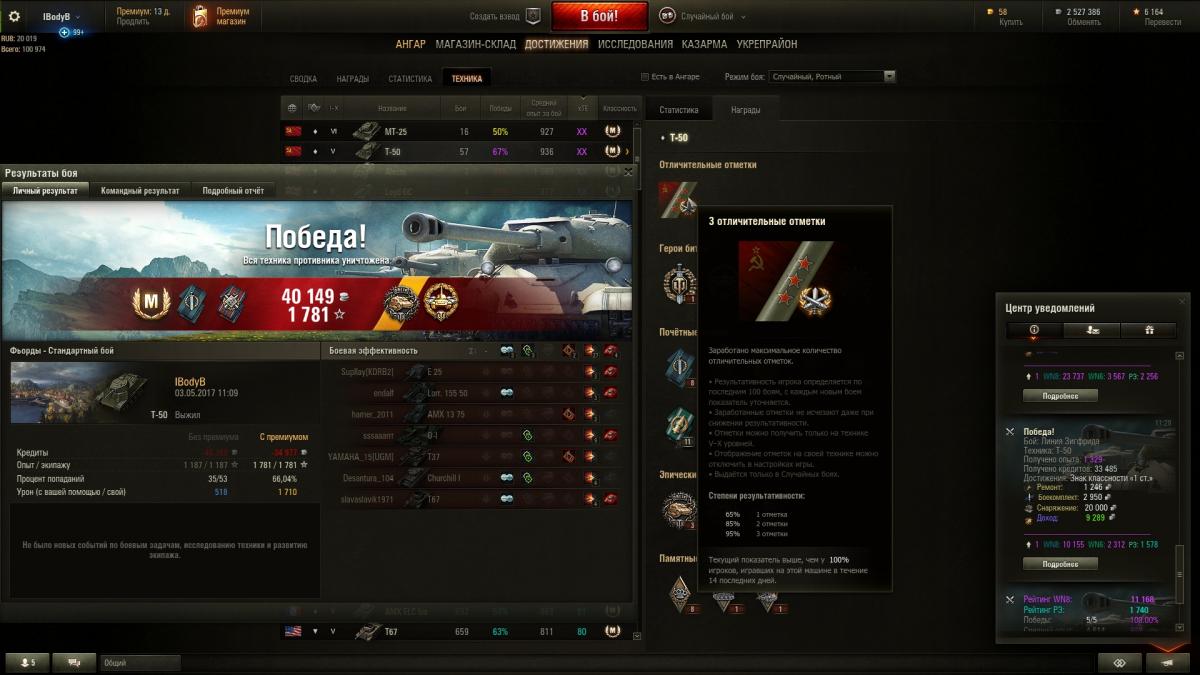Click Подробнее under the Победа notification
1200x675 pixels.
(1060, 564)
